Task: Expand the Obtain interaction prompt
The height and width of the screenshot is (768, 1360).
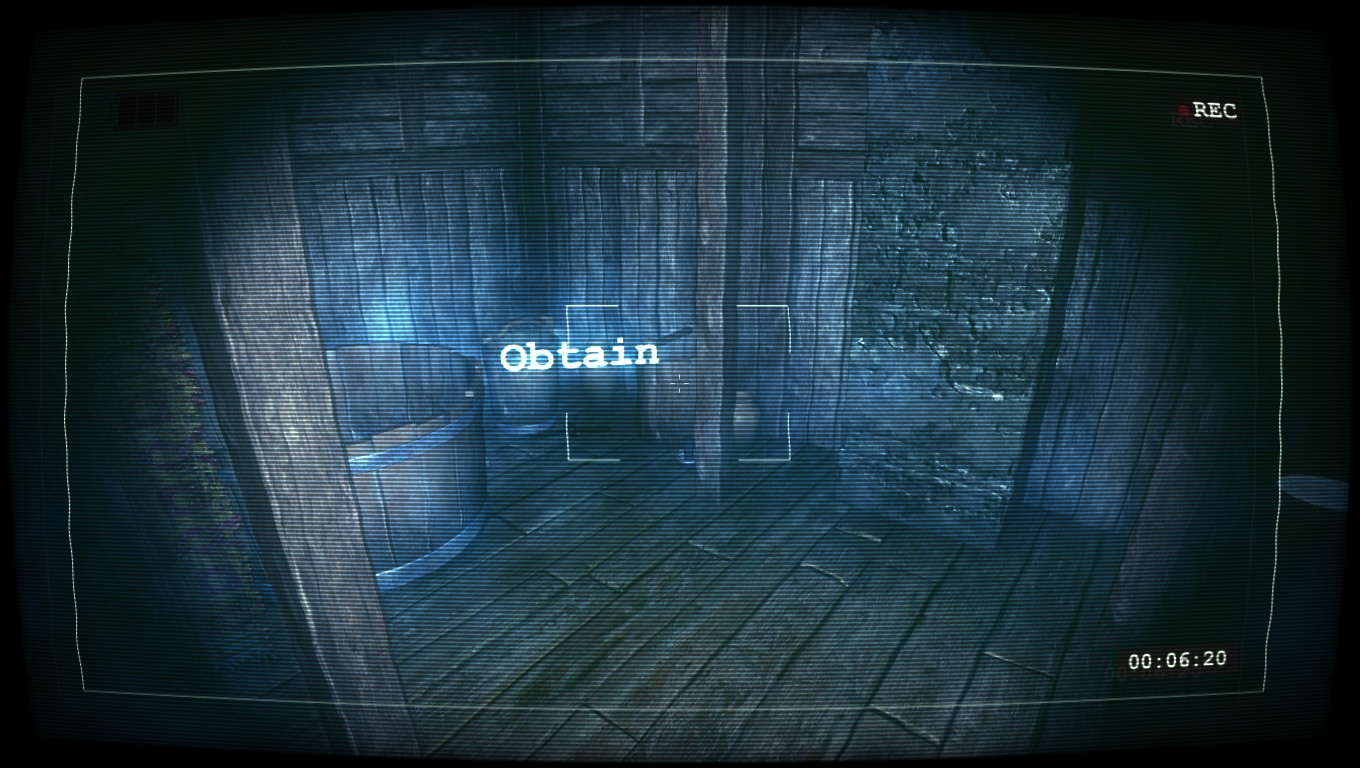Action: [x=580, y=353]
